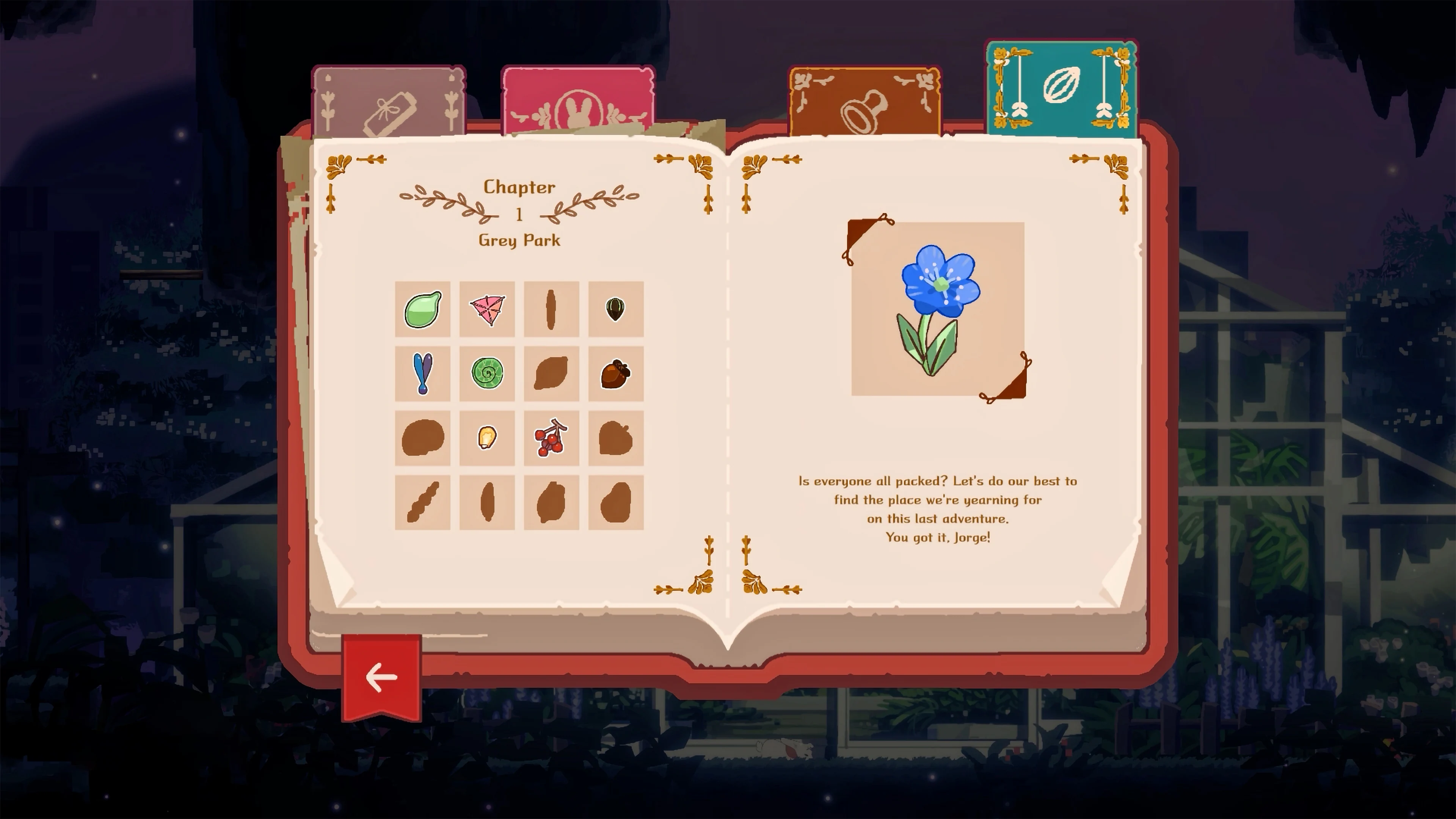This screenshot has height=819, width=1456.
Task: Click the green spiral fern seed icon
Action: [x=487, y=373]
